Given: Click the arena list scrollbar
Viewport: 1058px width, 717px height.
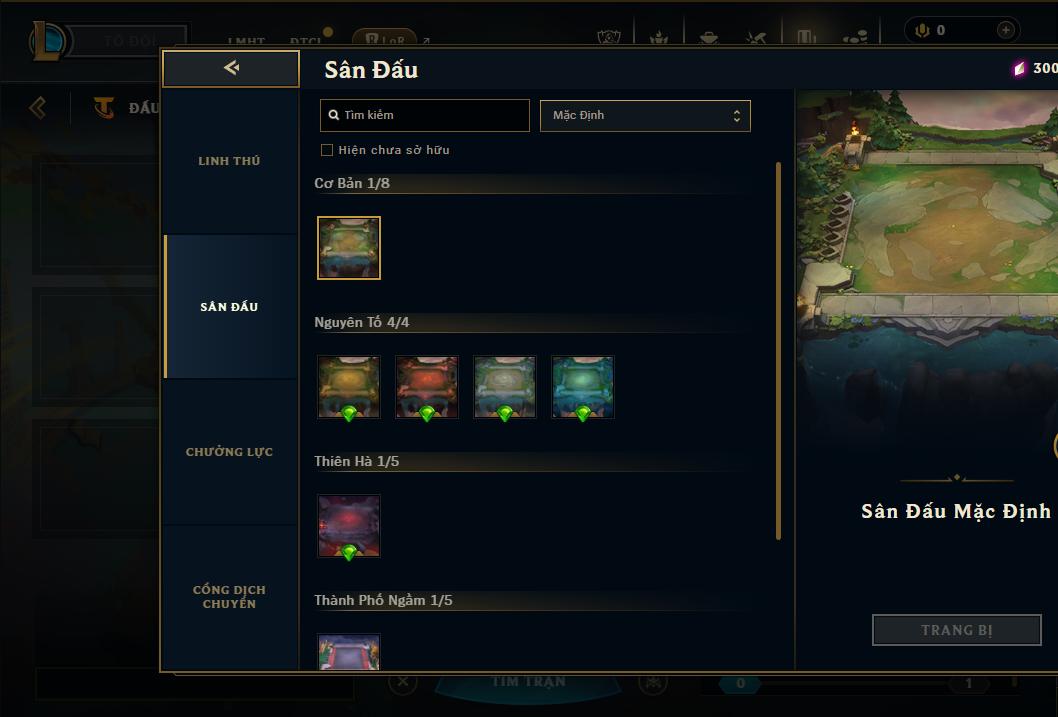Looking at the screenshot, I should (779, 350).
